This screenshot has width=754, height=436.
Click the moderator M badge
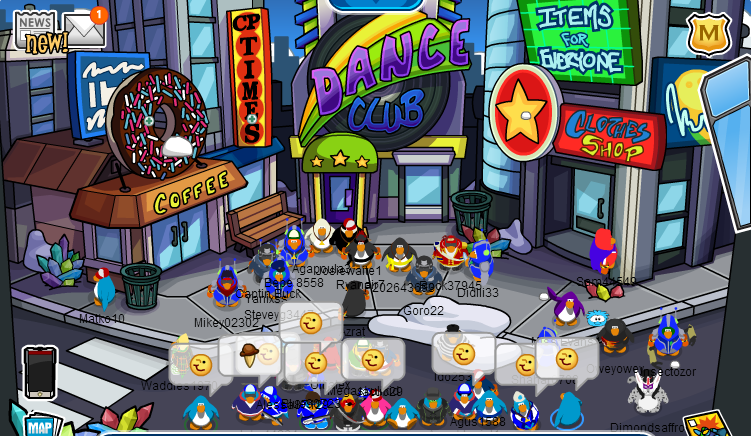708,32
